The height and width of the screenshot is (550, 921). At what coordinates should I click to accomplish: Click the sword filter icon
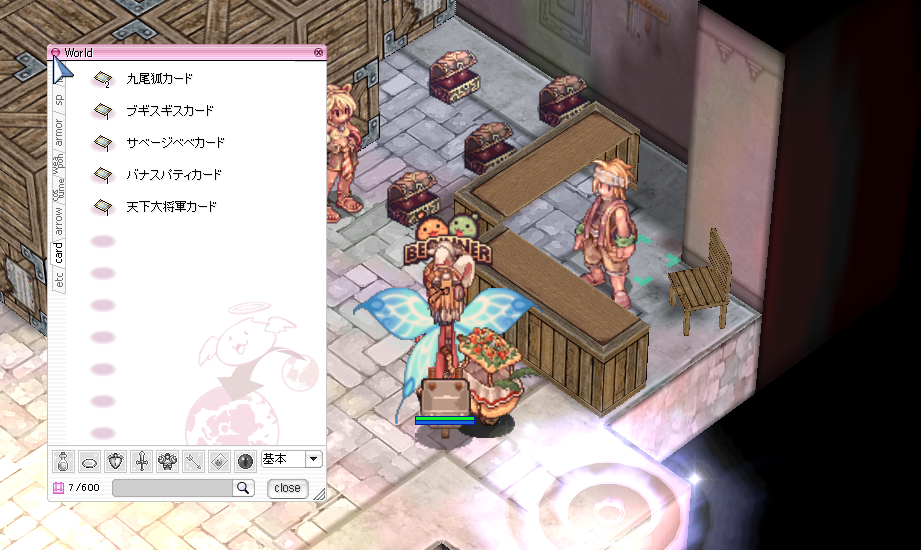pyautogui.click(x=142, y=461)
